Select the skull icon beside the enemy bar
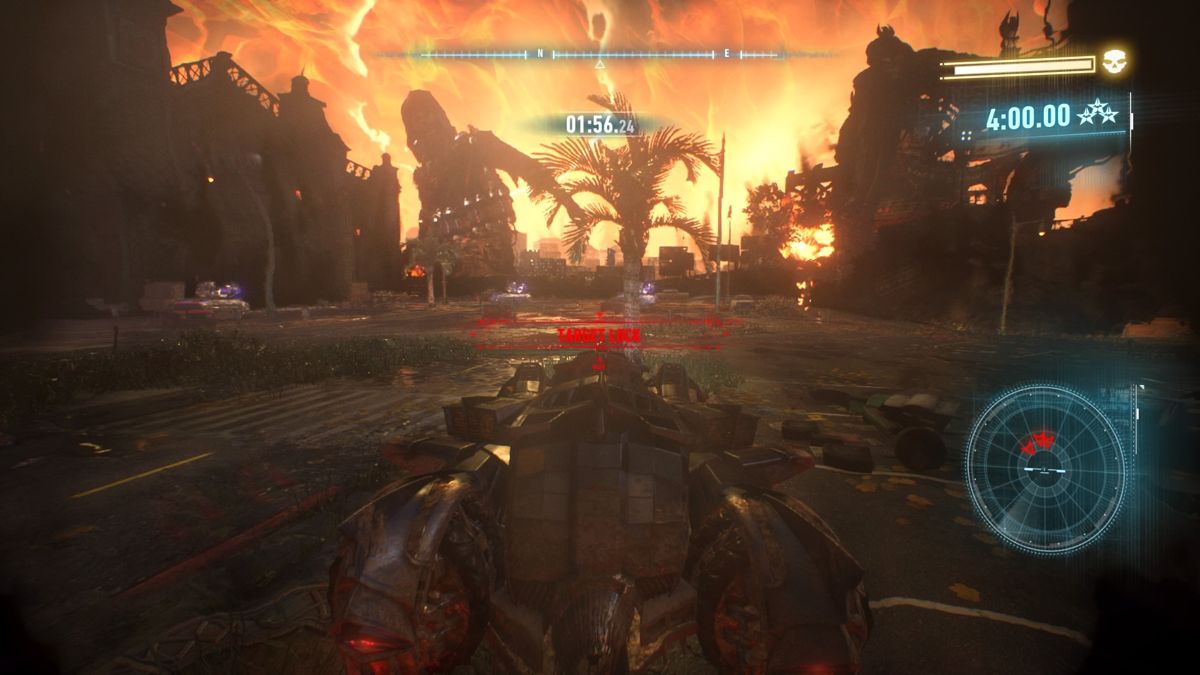The height and width of the screenshot is (675, 1200). point(1114,65)
